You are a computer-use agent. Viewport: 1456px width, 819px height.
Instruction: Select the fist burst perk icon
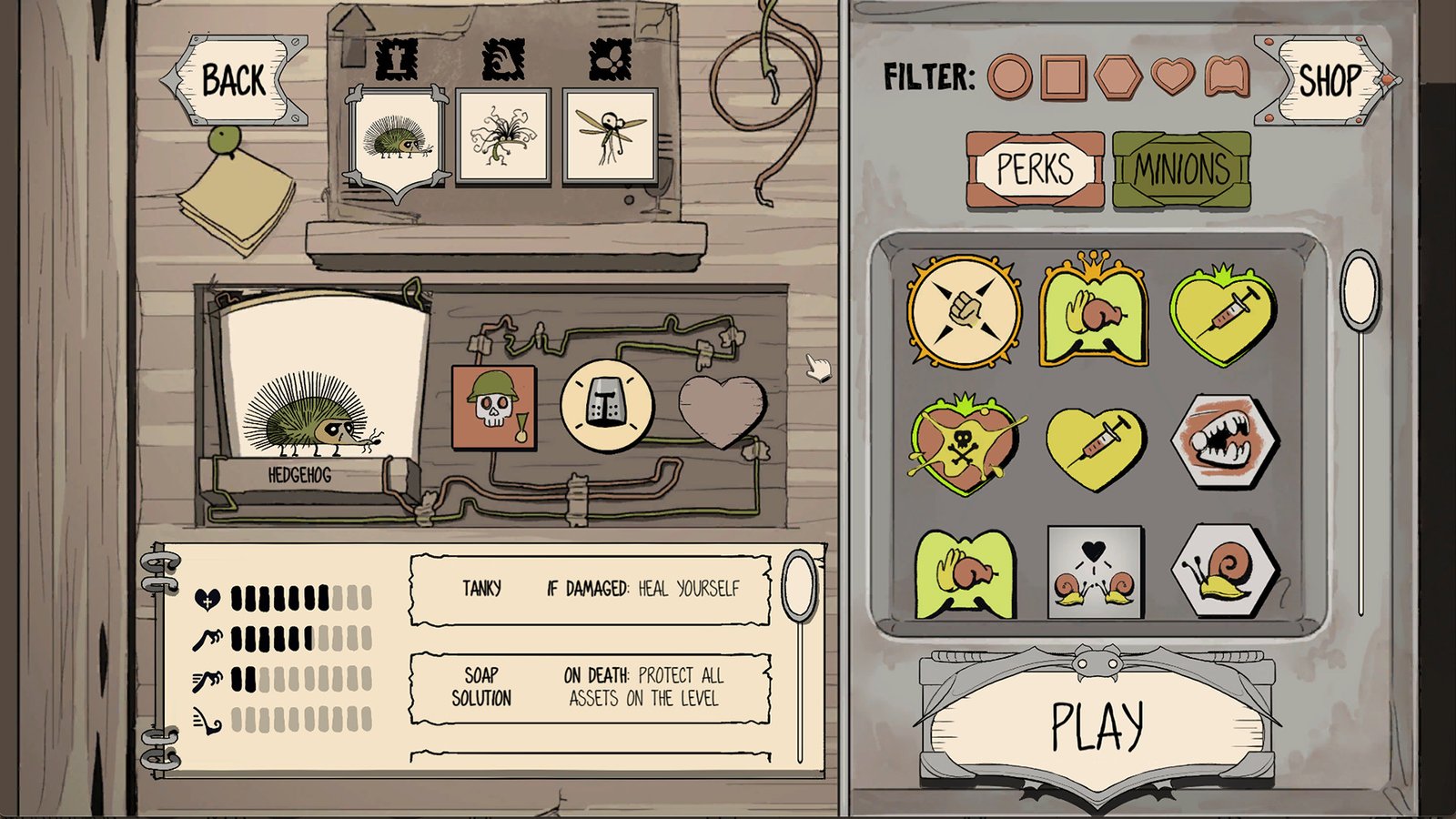(x=966, y=312)
